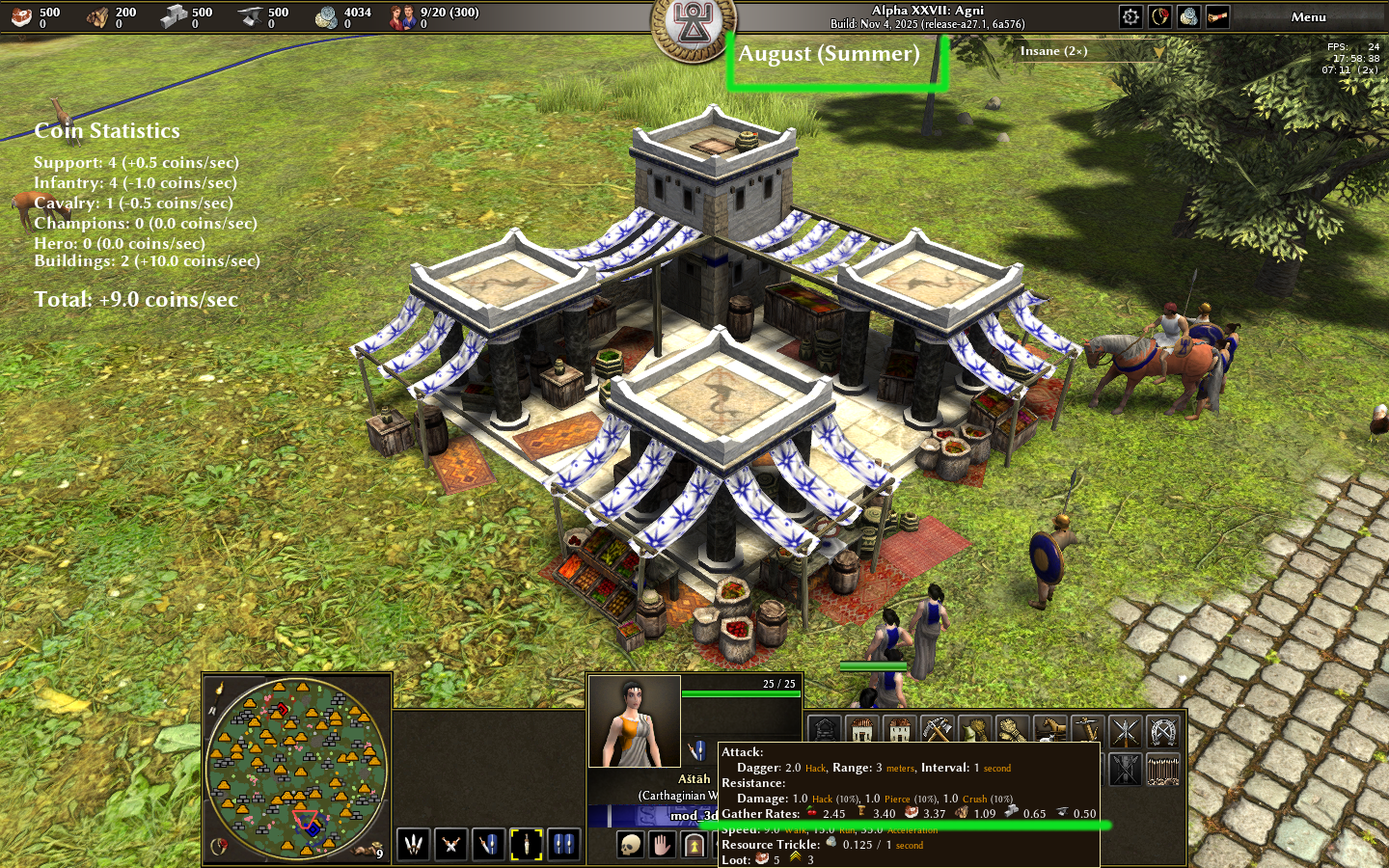Open the game Menu
1389x868 pixels.
1308,17
